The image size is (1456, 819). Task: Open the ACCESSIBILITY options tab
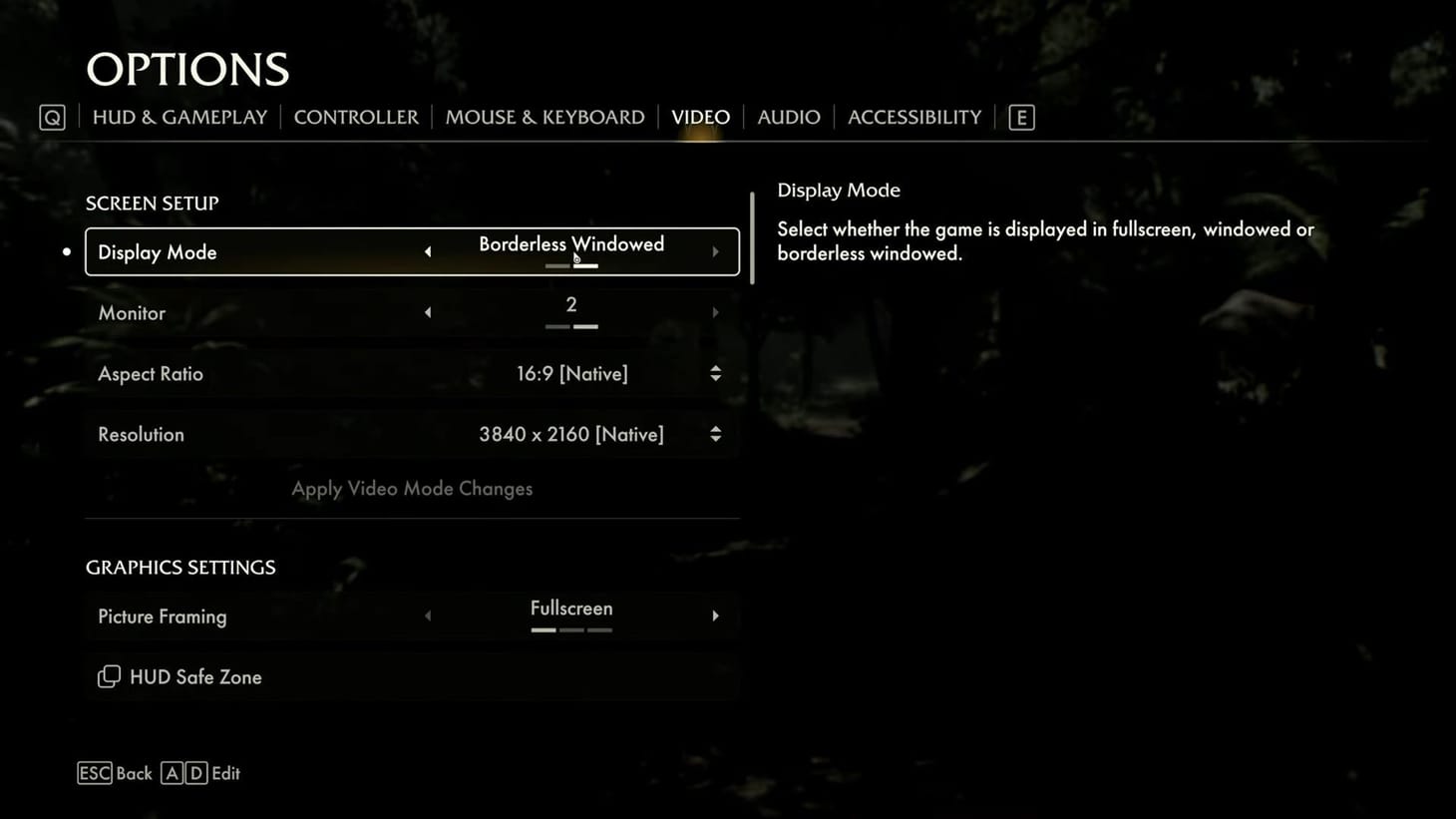[x=913, y=117]
